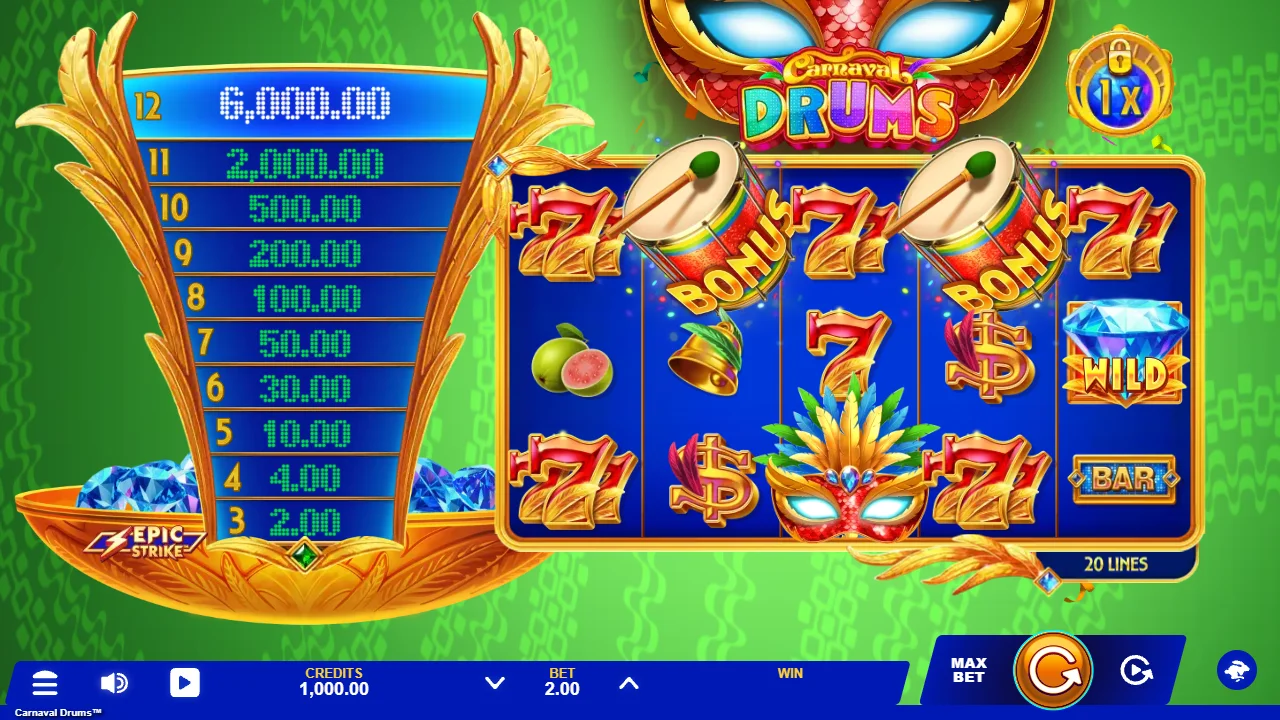Open the Credits dropdown chevron

(494, 683)
